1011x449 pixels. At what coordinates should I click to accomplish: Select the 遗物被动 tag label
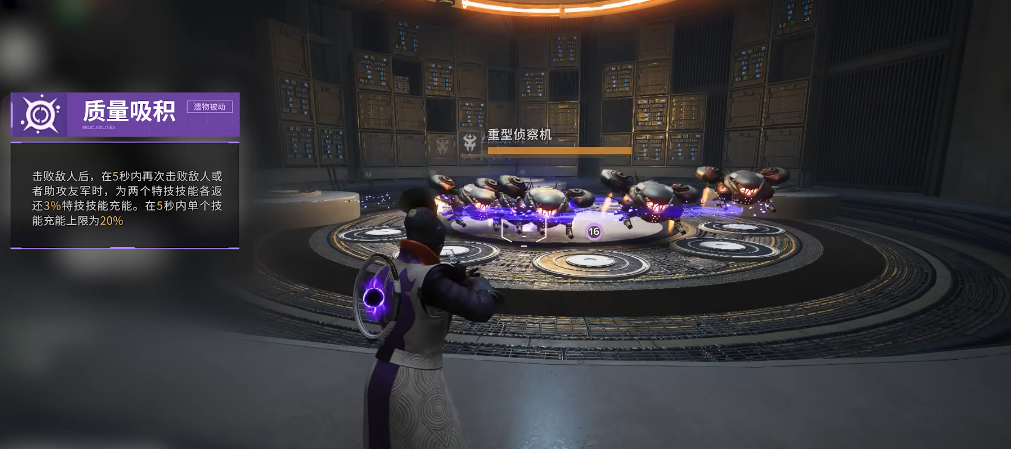[210, 107]
